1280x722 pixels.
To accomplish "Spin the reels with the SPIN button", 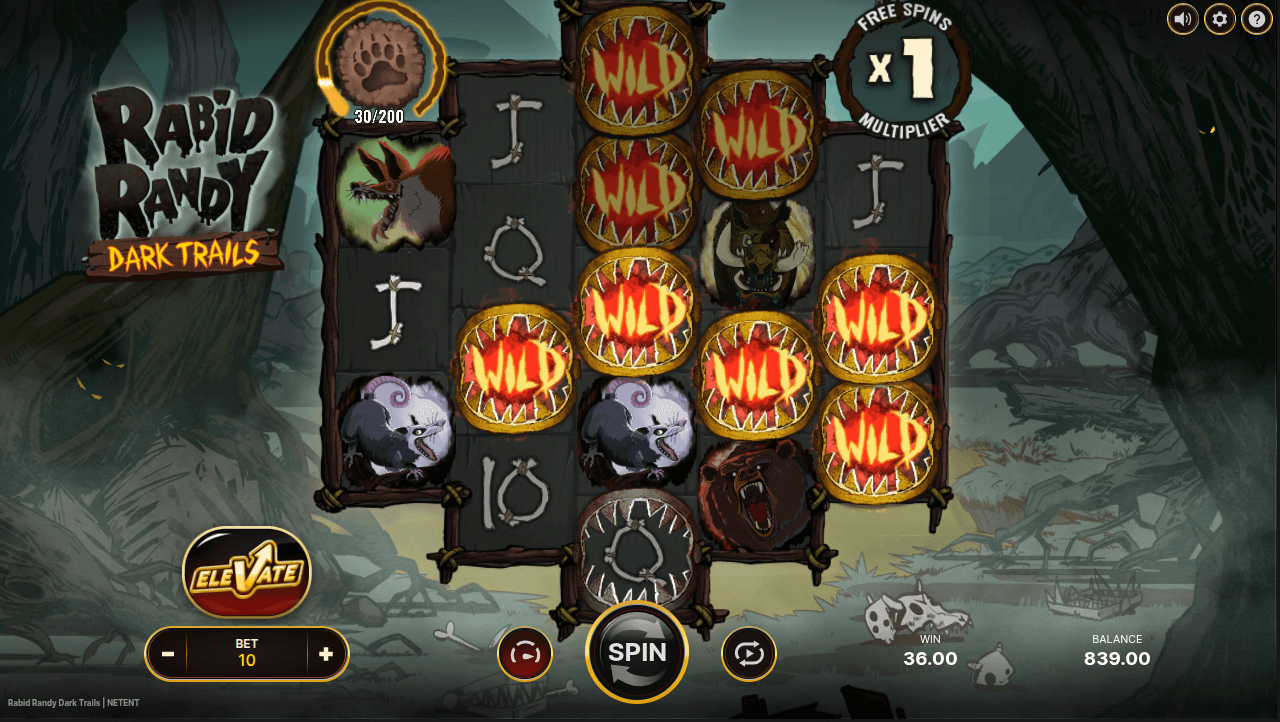I will (x=637, y=652).
